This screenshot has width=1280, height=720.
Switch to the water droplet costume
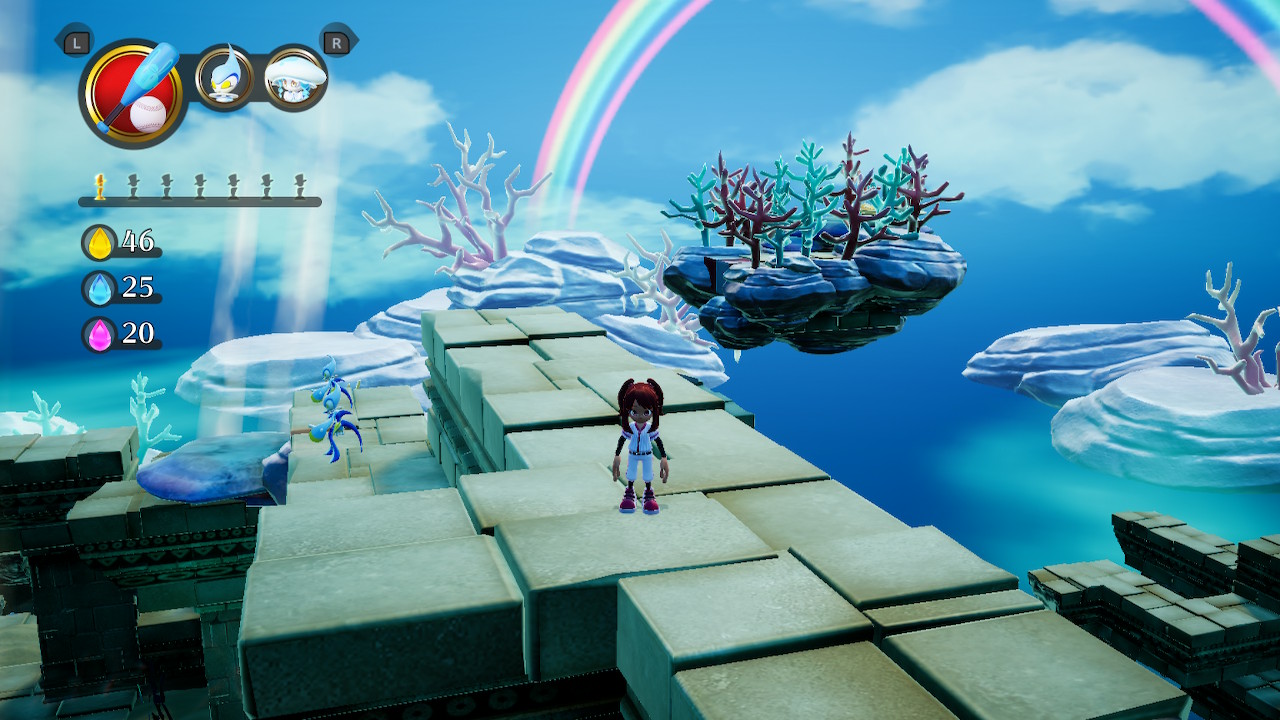point(225,78)
